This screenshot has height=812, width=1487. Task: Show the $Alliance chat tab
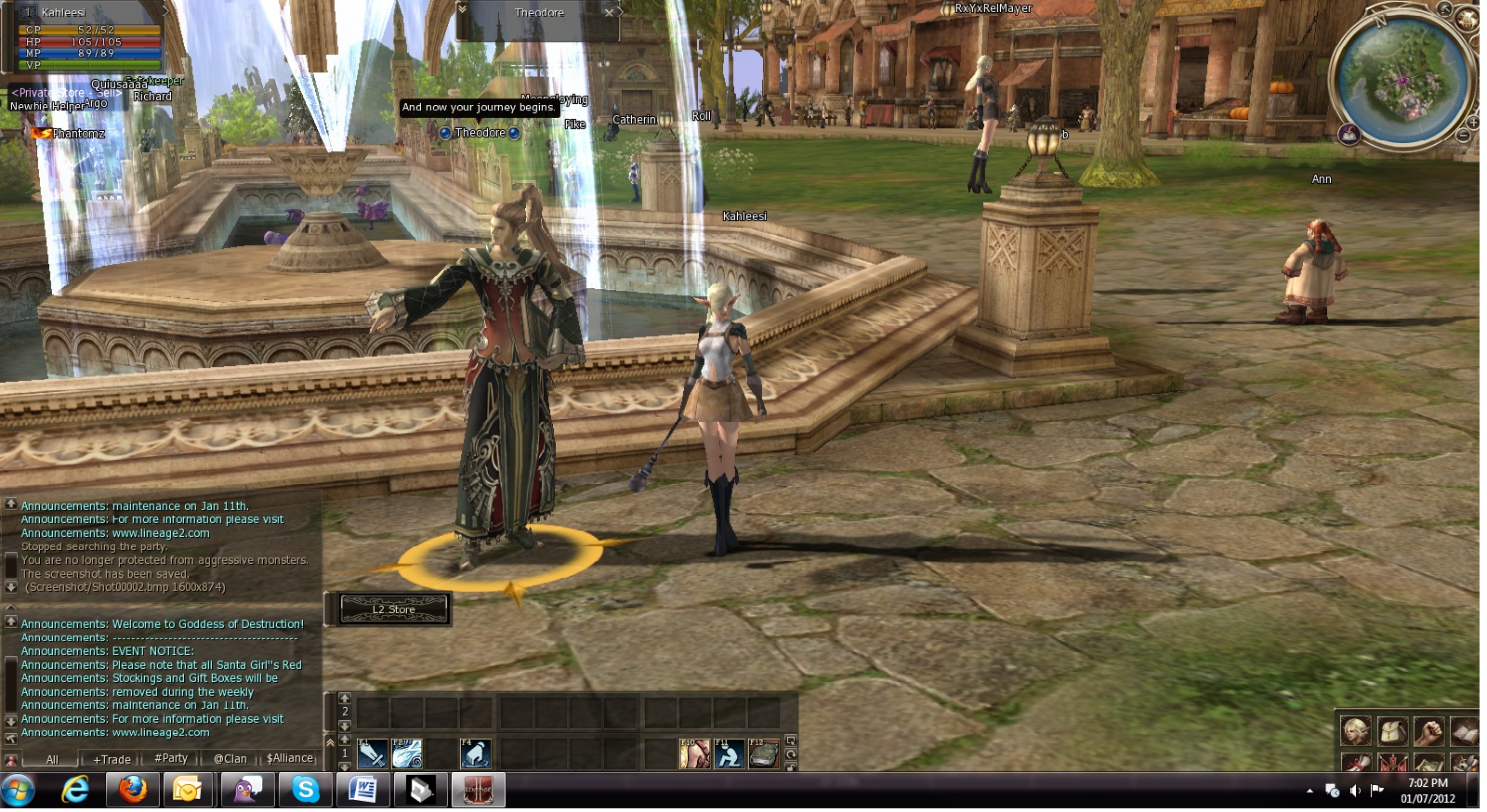(x=290, y=759)
